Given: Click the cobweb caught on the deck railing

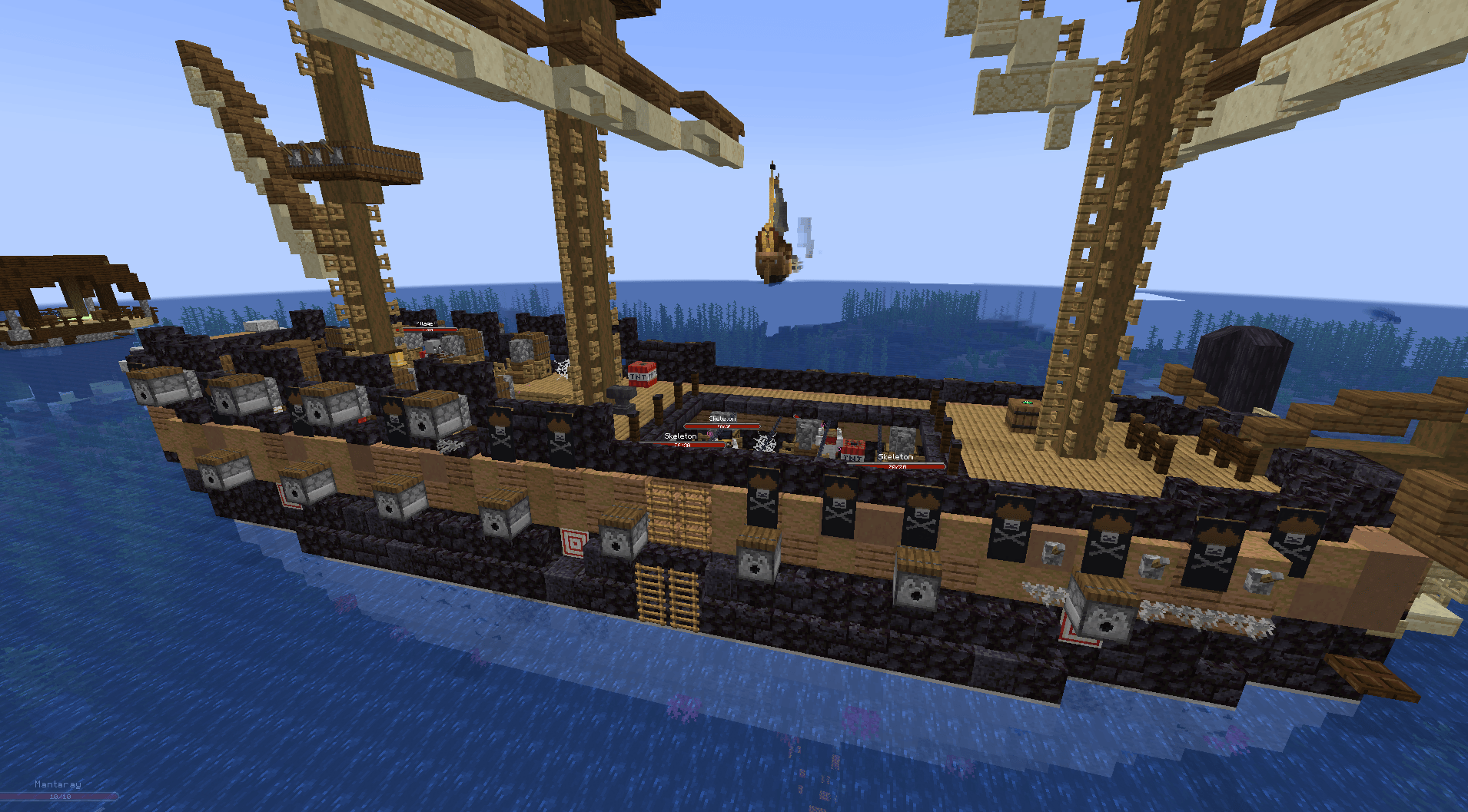Looking at the screenshot, I should tap(563, 367).
